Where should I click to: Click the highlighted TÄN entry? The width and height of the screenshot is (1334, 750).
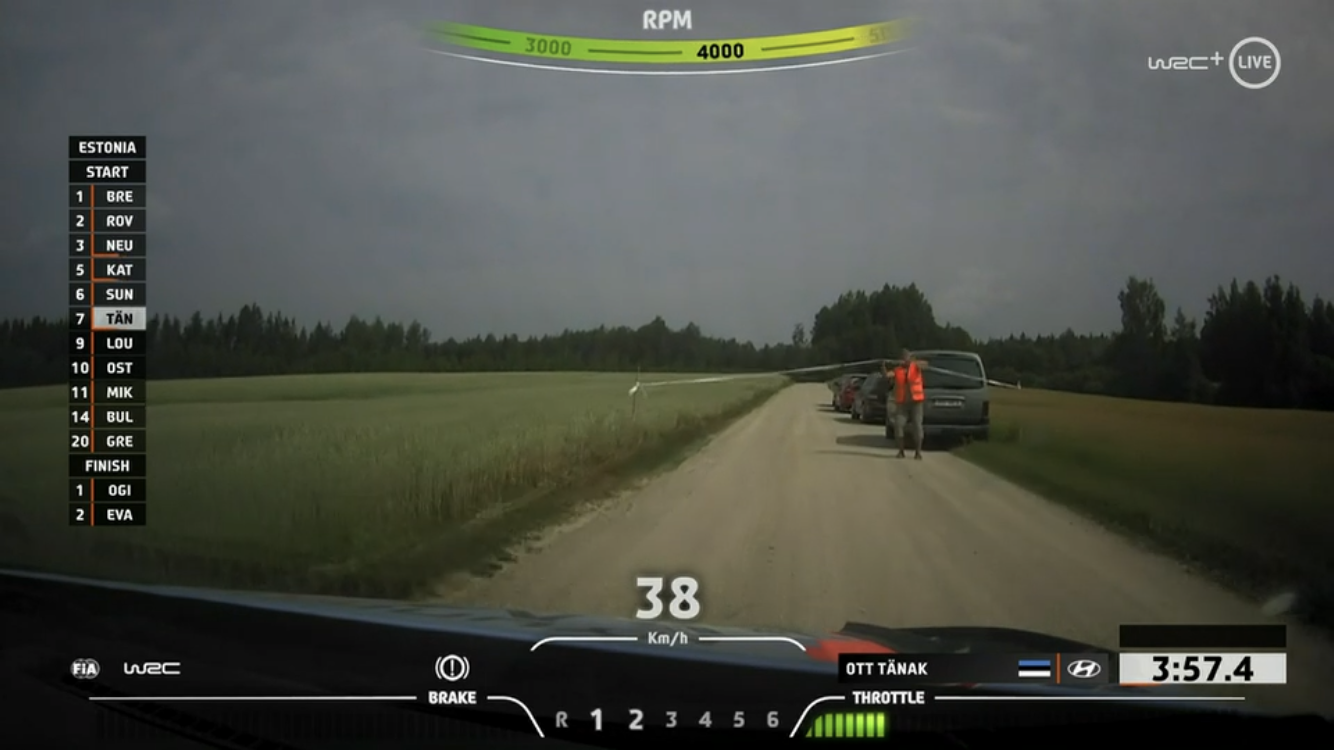[108, 319]
